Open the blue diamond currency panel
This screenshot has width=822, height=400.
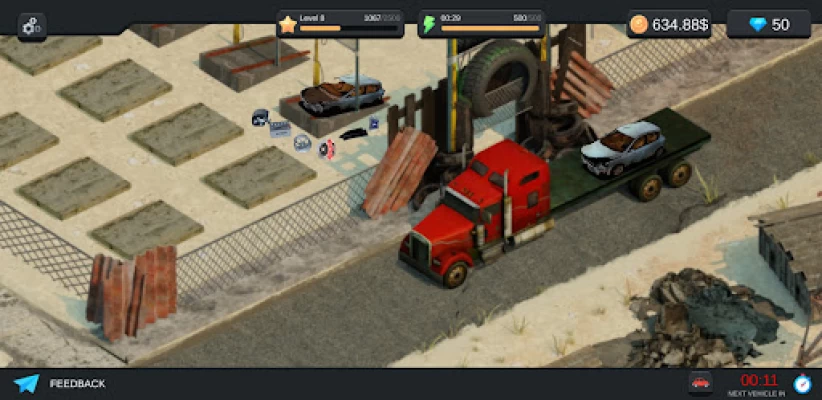click(768, 25)
